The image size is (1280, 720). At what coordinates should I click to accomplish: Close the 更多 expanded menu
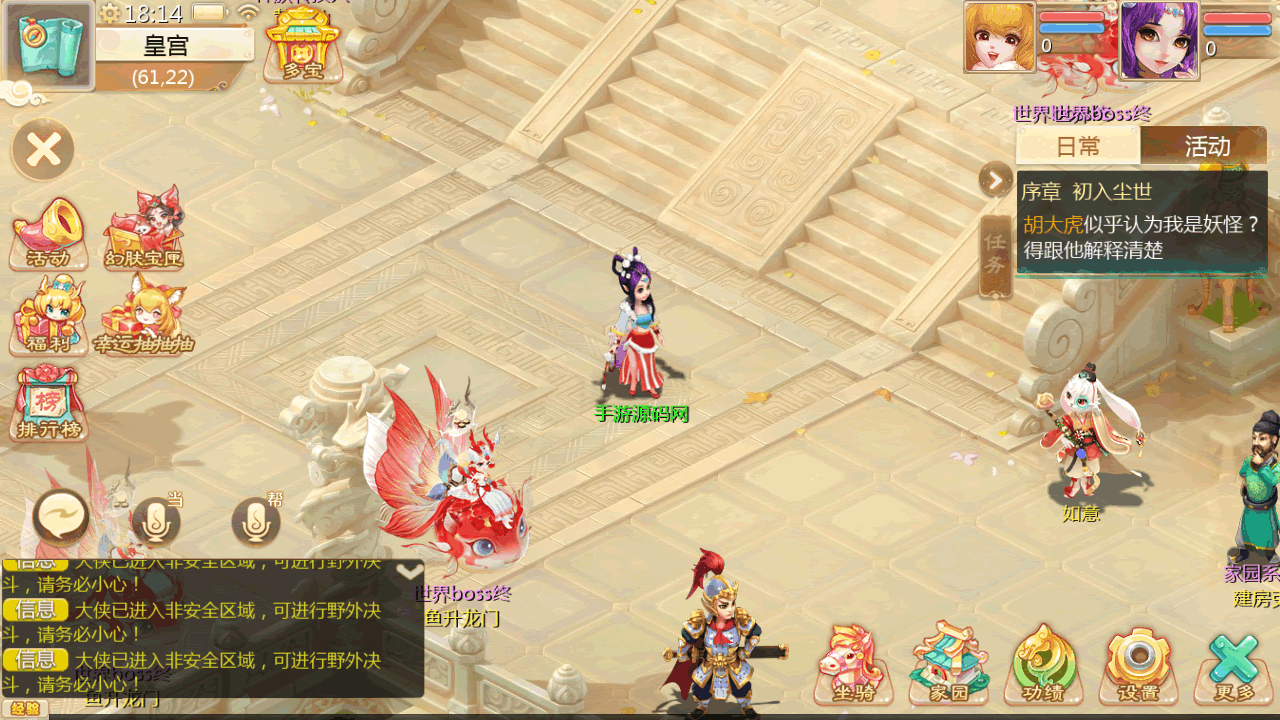pyautogui.click(x=1233, y=665)
